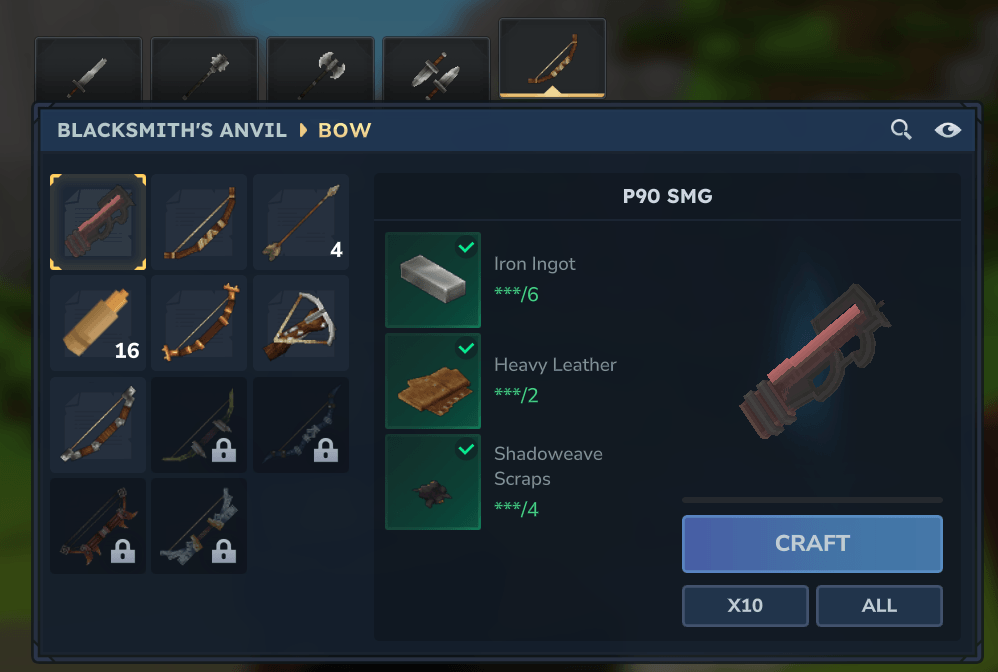
Task: Toggle the eye visibility icon
Action: point(948,130)
